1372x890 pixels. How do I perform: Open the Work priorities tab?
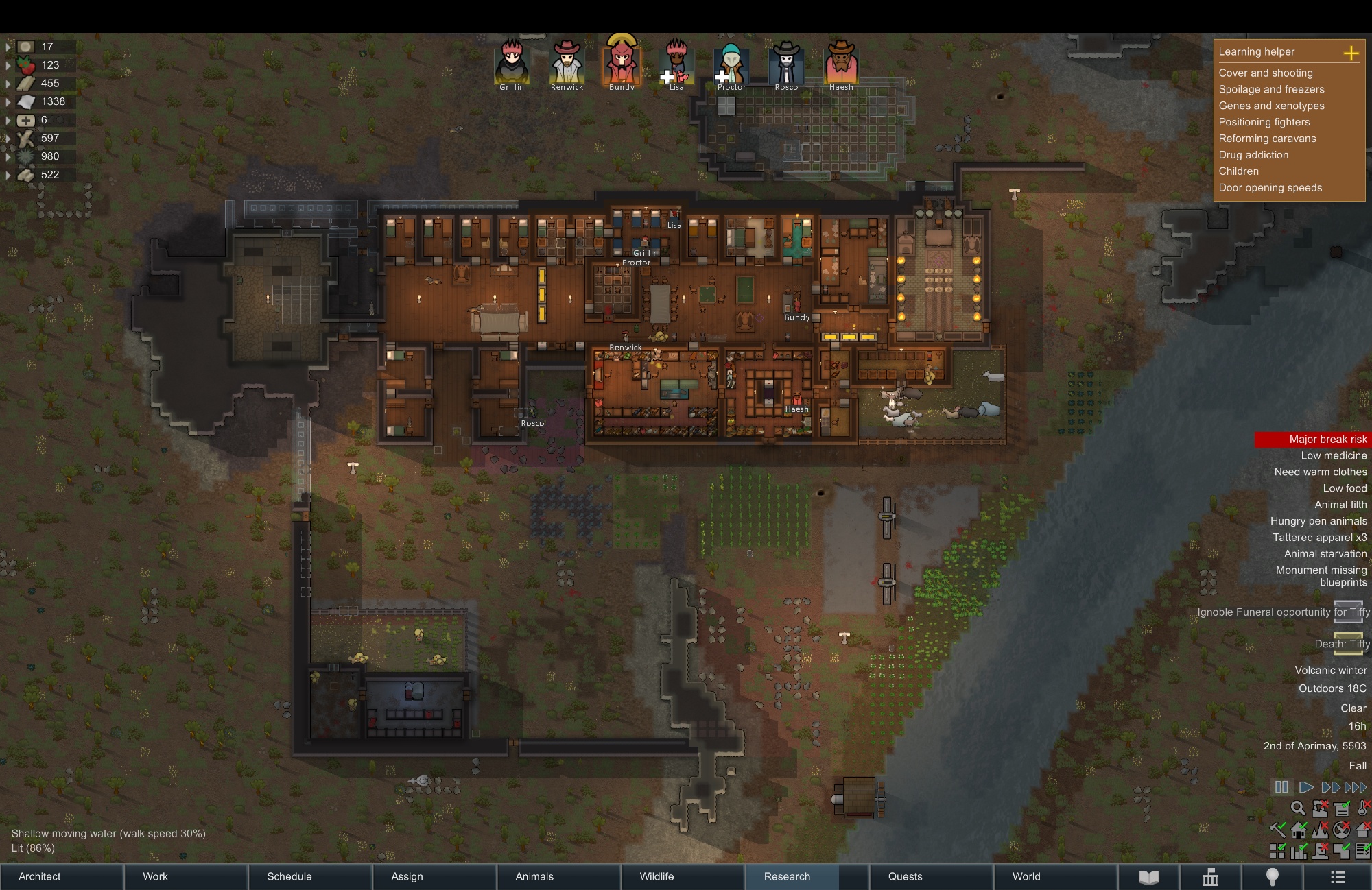[155, 876]
